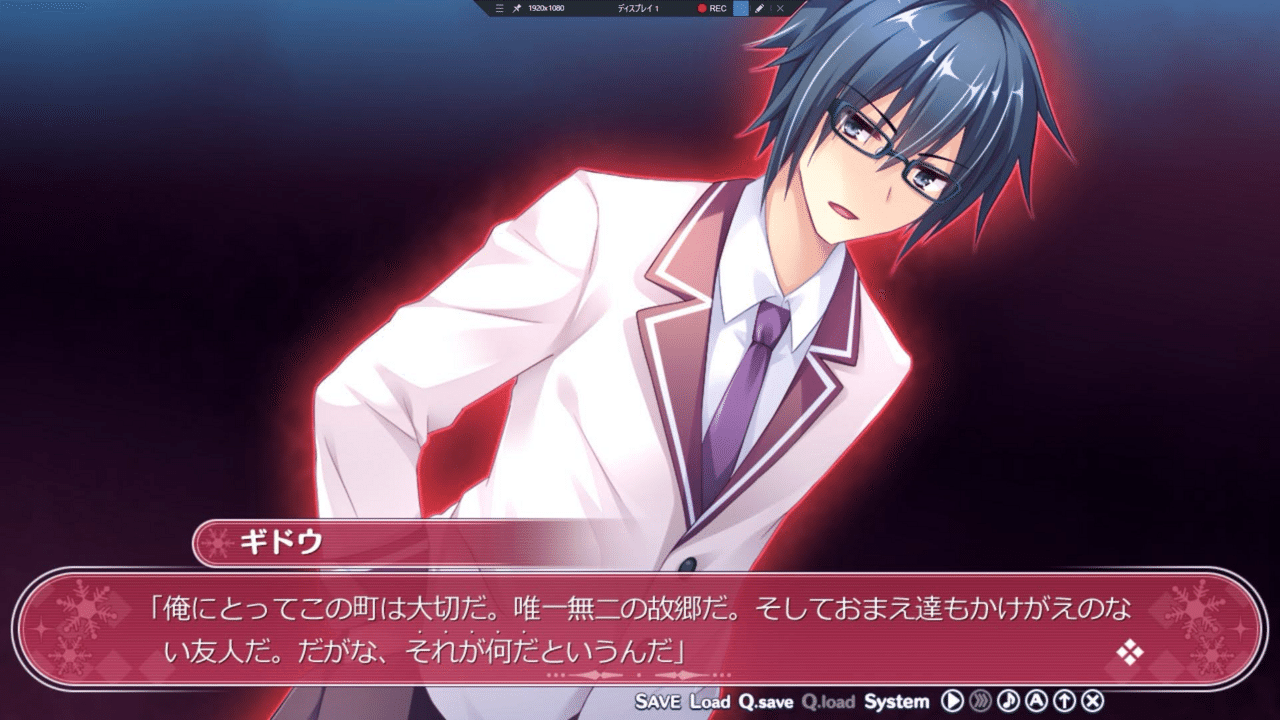
Task: Advance dialogue via the diamond cursor
Action: coord(1130,653)
